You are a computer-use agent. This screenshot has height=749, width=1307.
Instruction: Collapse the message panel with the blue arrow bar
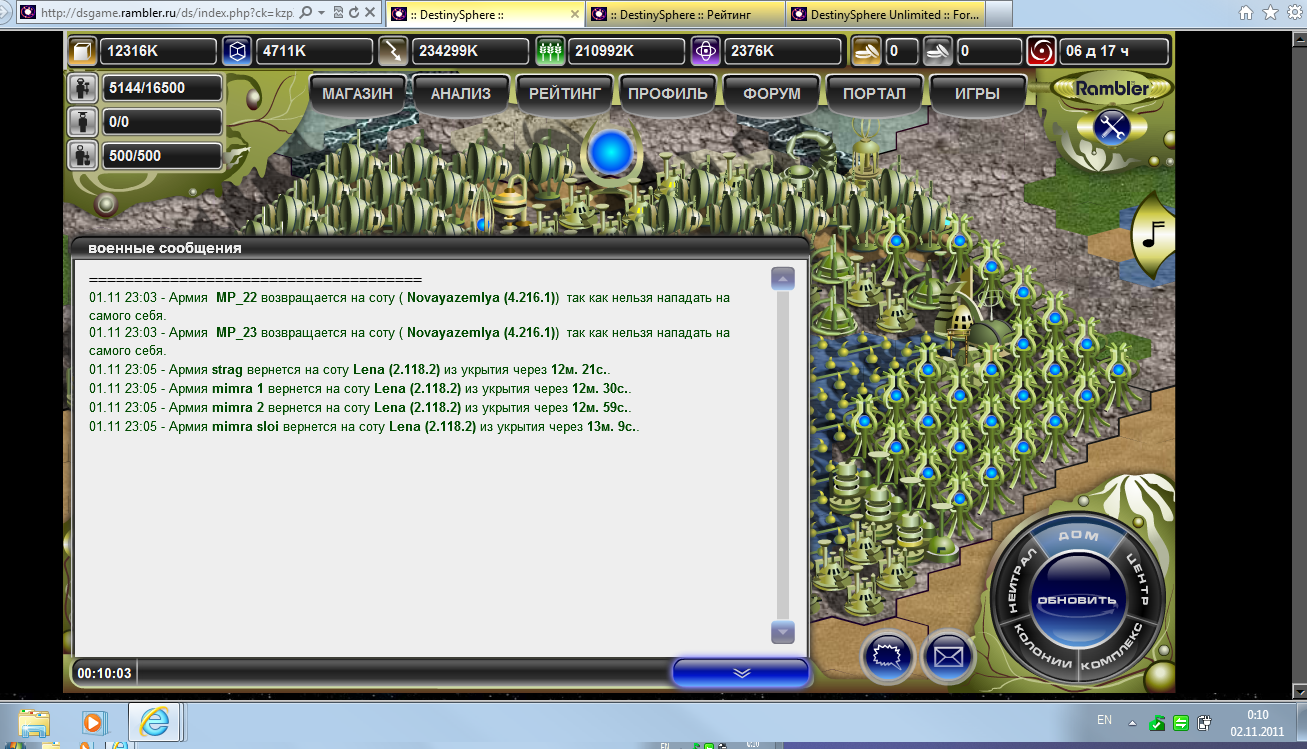click(x=740, y=673)
